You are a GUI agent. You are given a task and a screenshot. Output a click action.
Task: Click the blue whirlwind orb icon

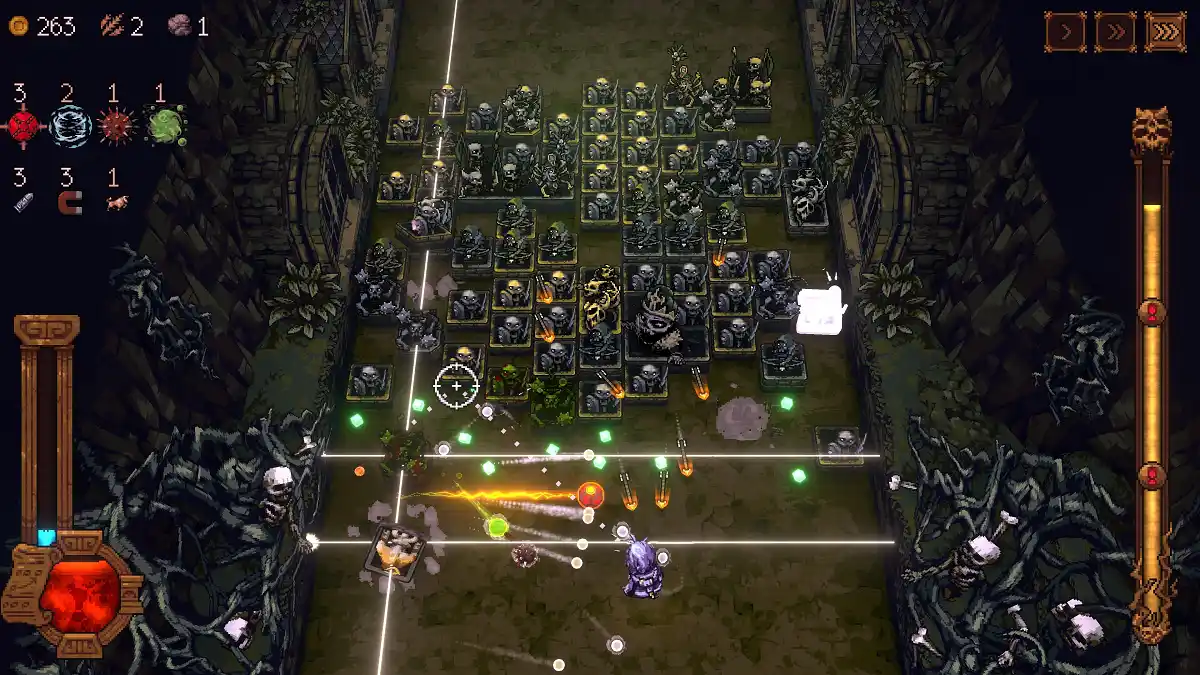[70, 127]
